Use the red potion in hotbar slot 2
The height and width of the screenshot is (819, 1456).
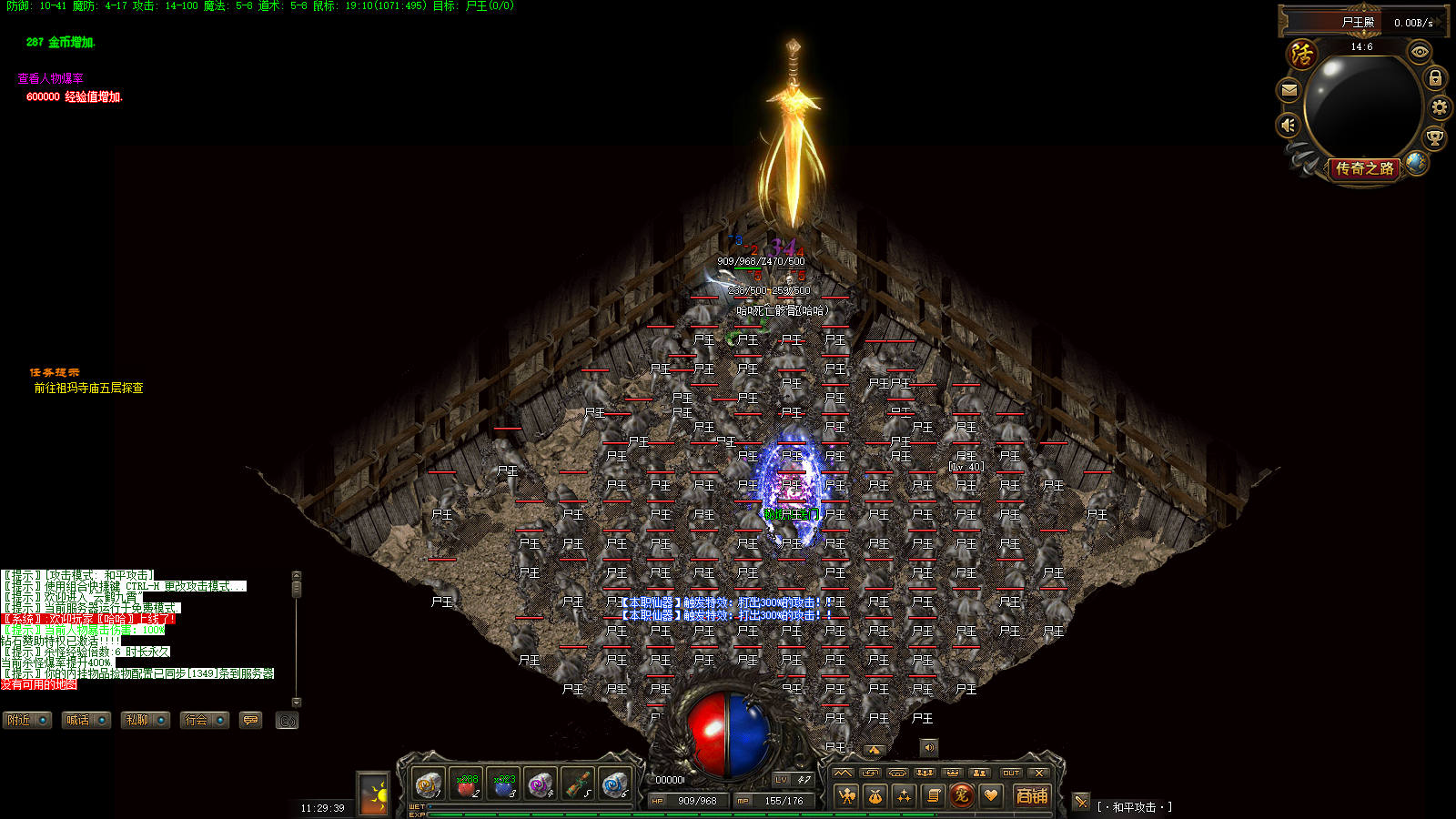pyautogui.click(x=467, y=784)
